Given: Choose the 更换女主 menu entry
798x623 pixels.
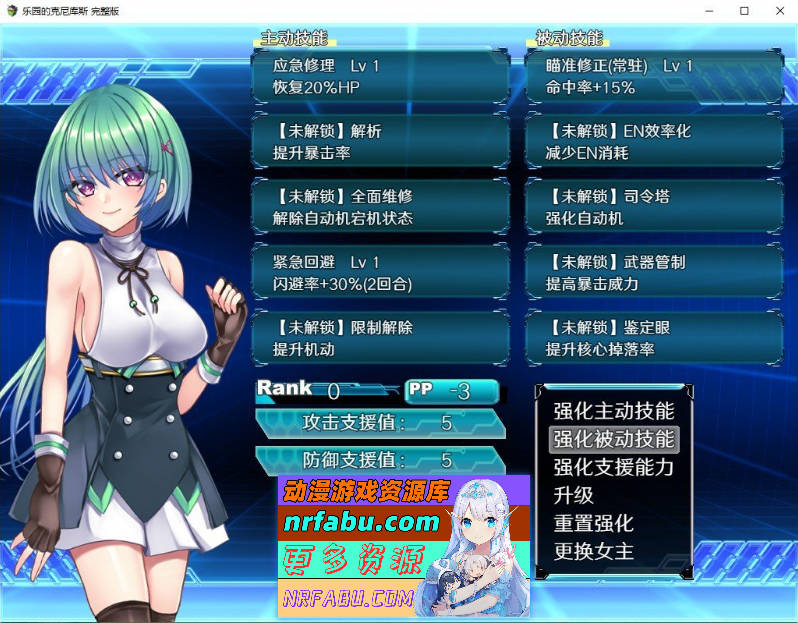Looking at the screenshot, I should [593, 551].
